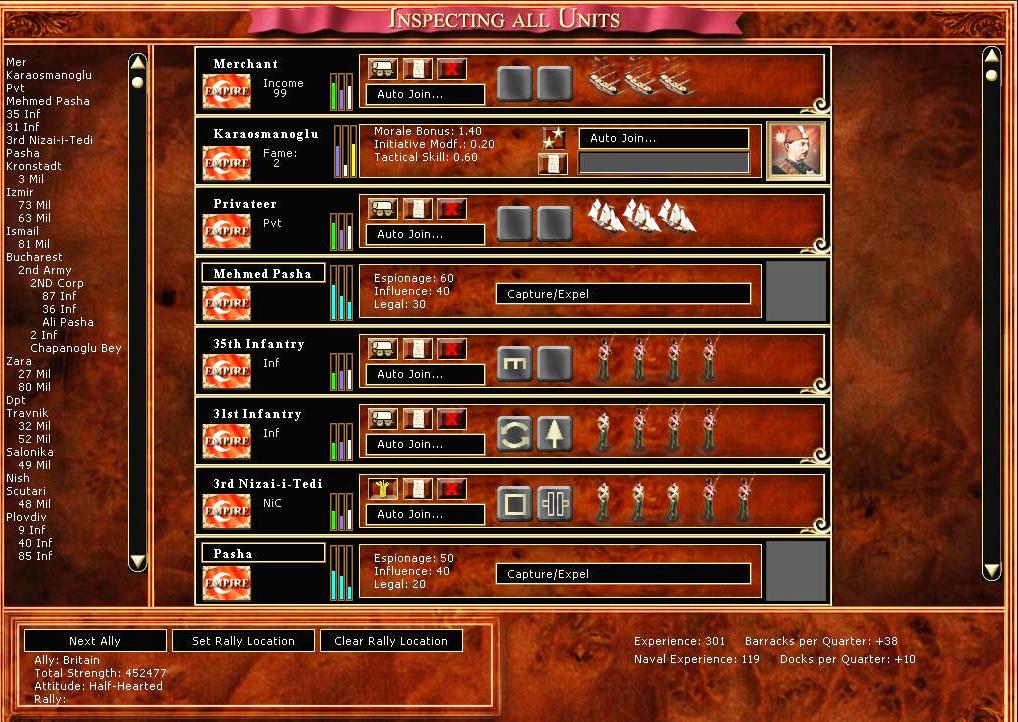Screen dimensions: 1018x722
Task: Click the Merchant's wagon supply icon
Action: pos(383,69)
